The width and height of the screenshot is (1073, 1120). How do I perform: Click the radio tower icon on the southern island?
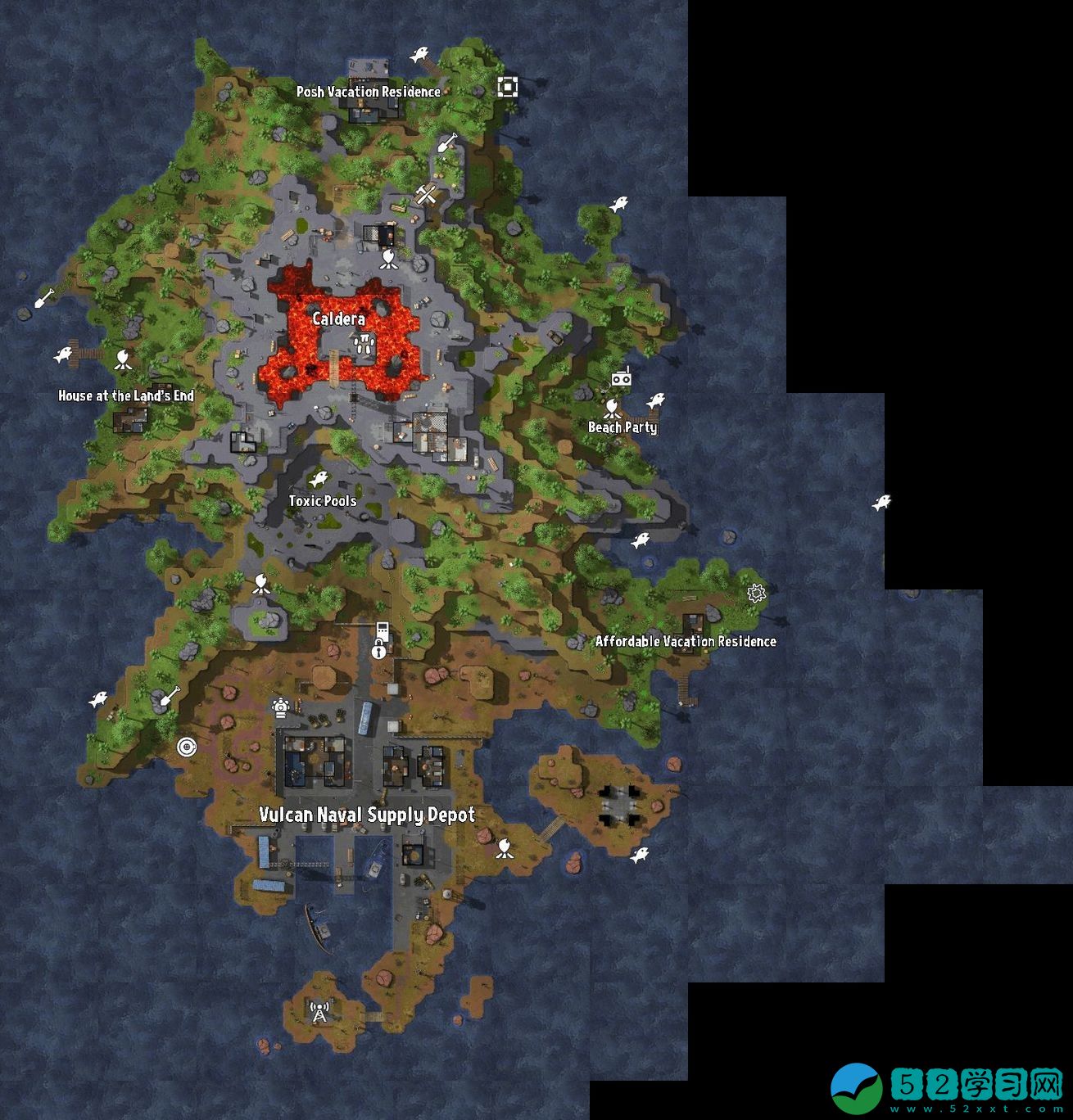pos(319,1013)
